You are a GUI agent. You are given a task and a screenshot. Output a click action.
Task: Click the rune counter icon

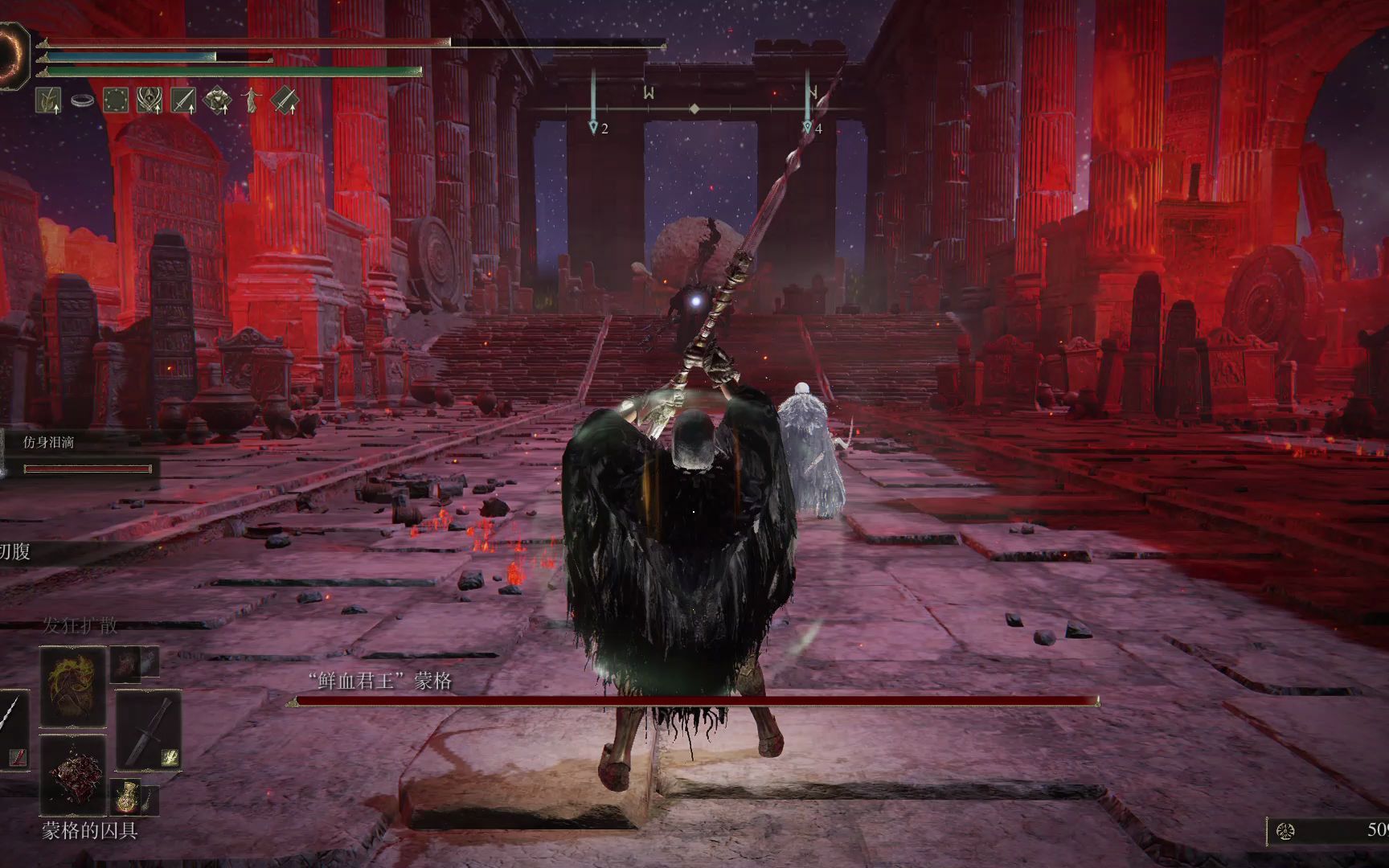click(x=1285, y=831)
